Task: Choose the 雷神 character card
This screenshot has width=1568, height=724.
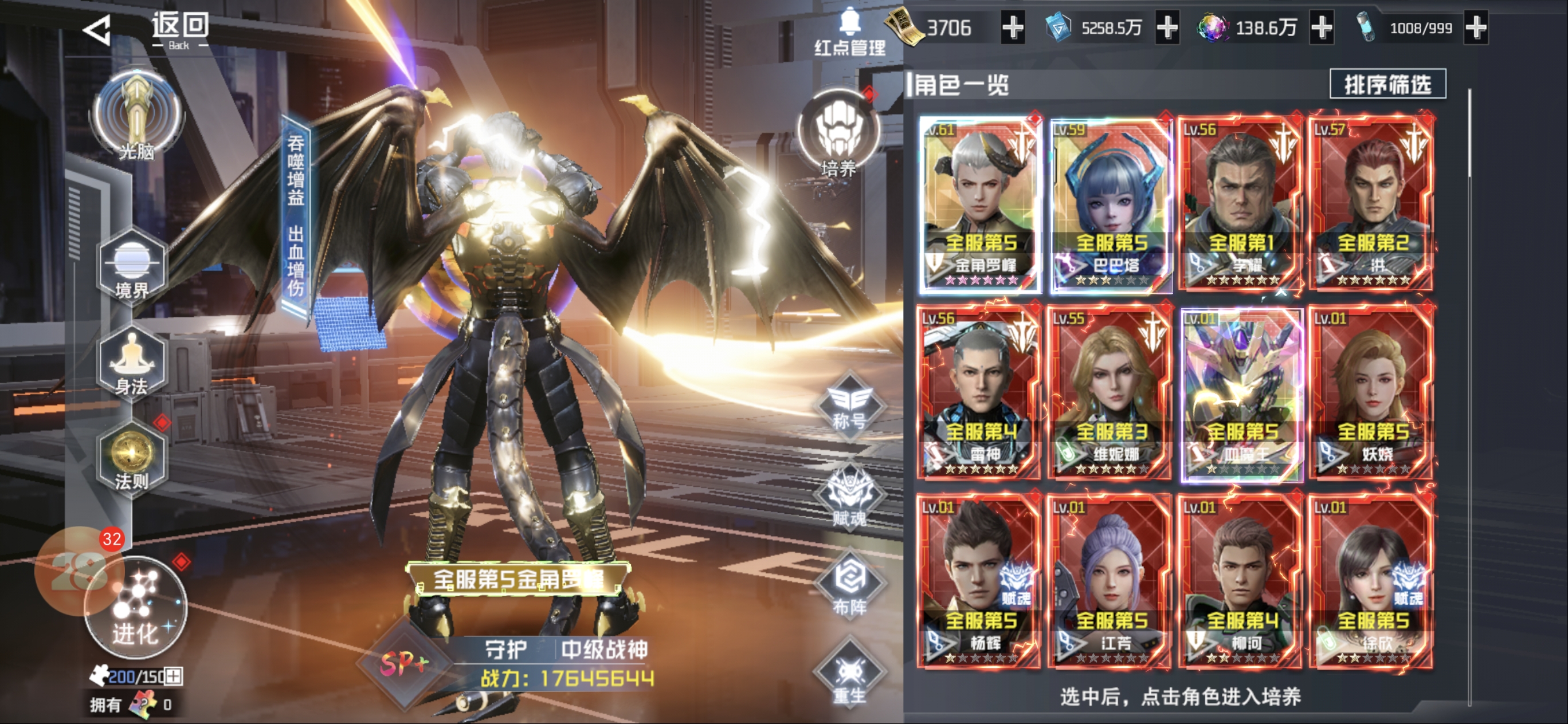Action: coord(980,393)
